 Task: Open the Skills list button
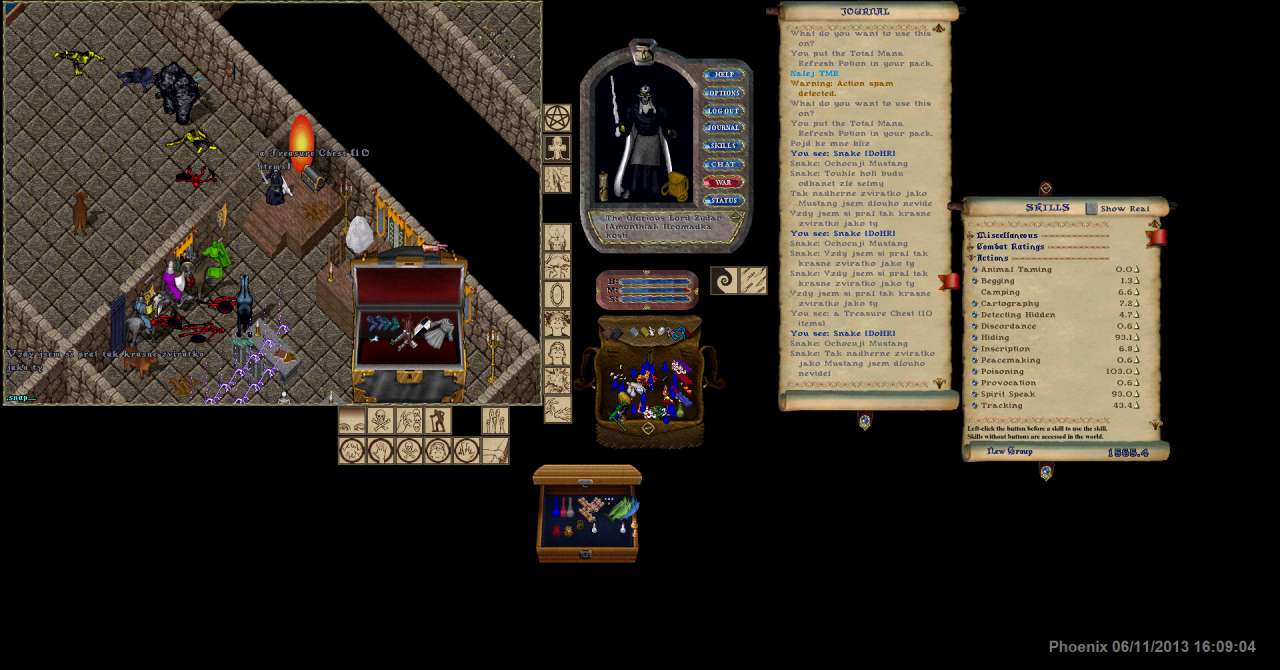[x=723, y=146]
